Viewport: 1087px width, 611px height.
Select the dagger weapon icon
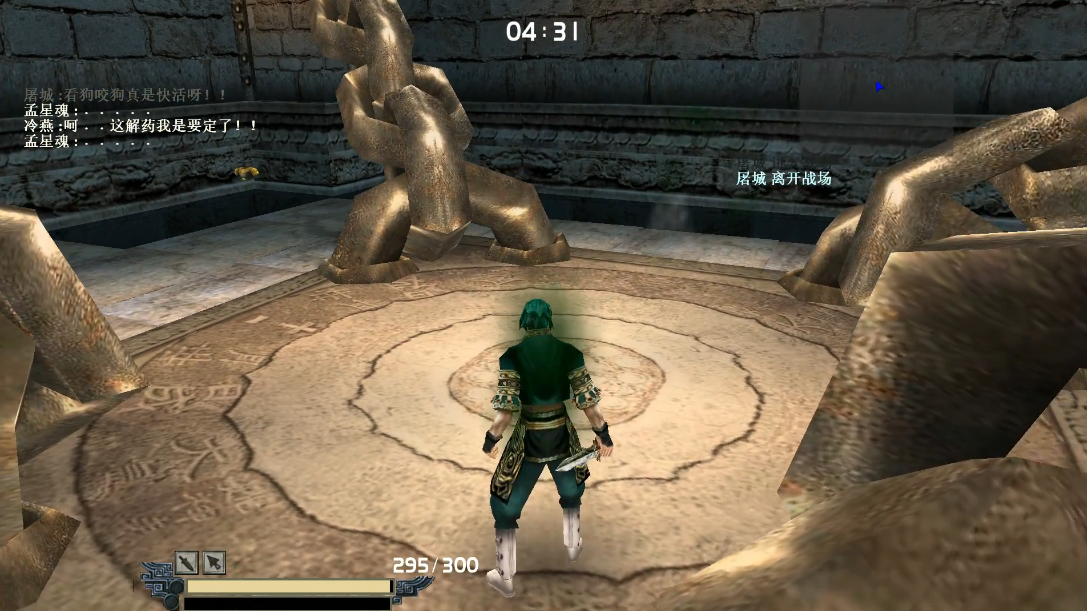pyautogui.click(x=187, y=562)
